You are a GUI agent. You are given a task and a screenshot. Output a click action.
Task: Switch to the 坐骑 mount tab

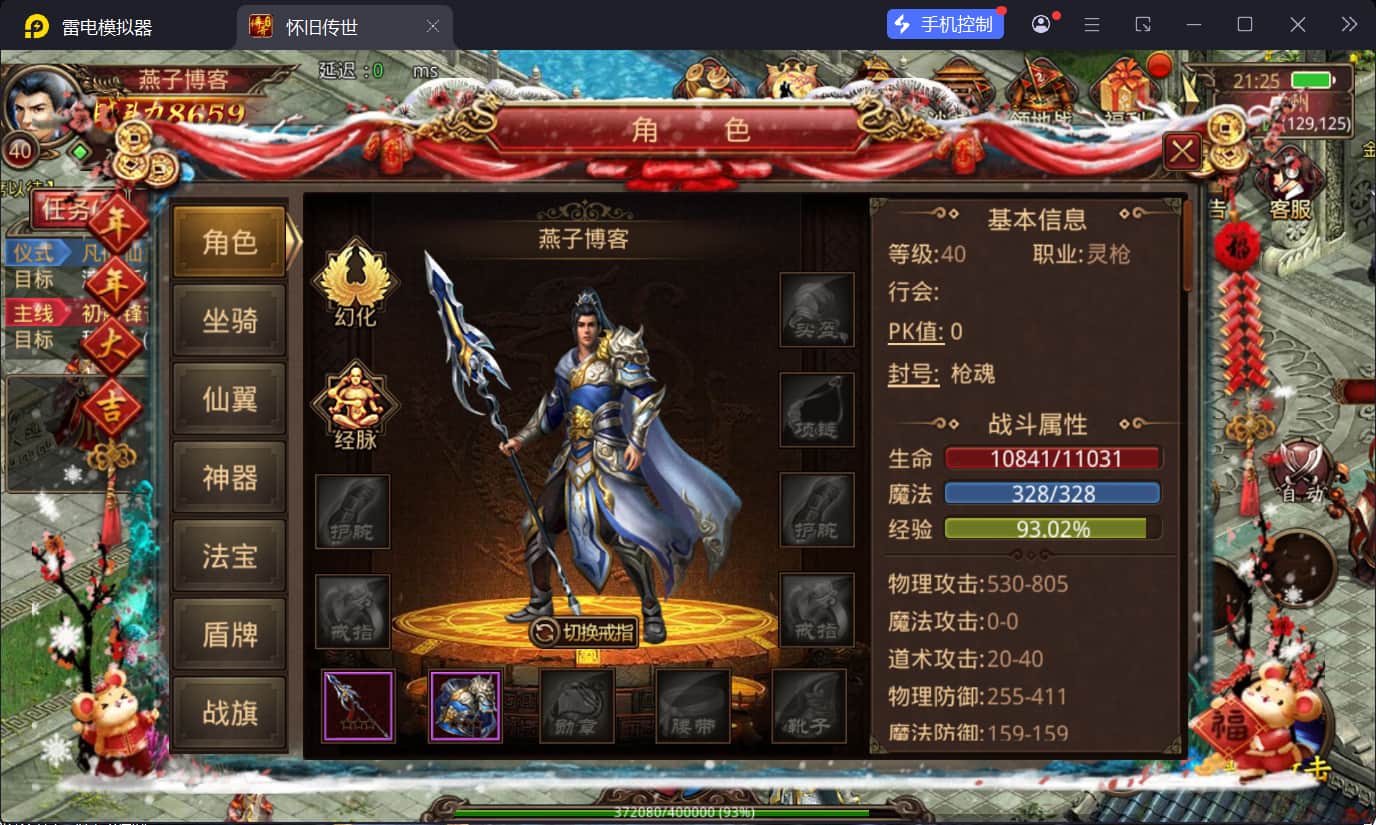[x=229, y=320]
